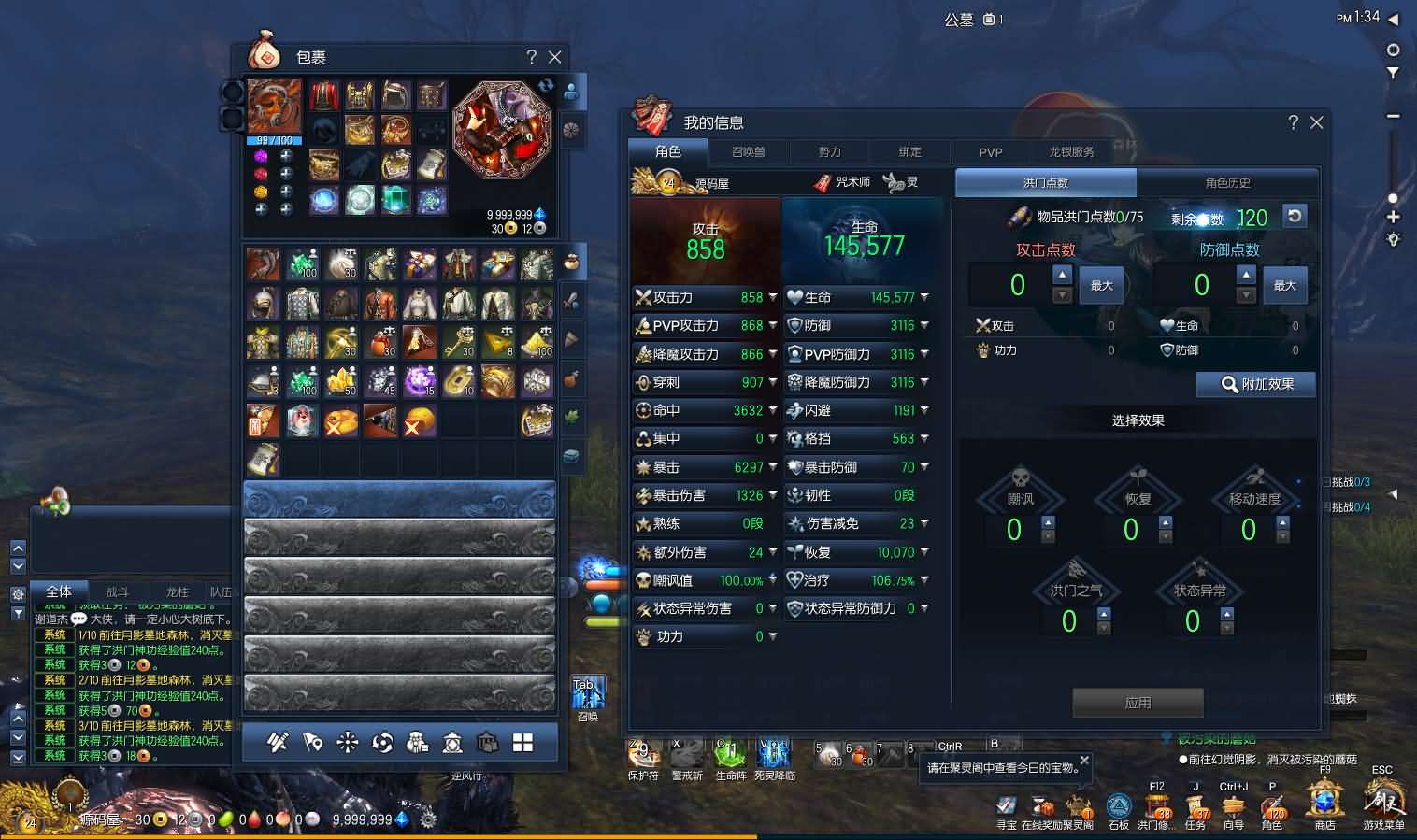Click the grid sort icon in the bag toolbar
1417x840 pixels.
pyautogui.click(x=523, y=742)
